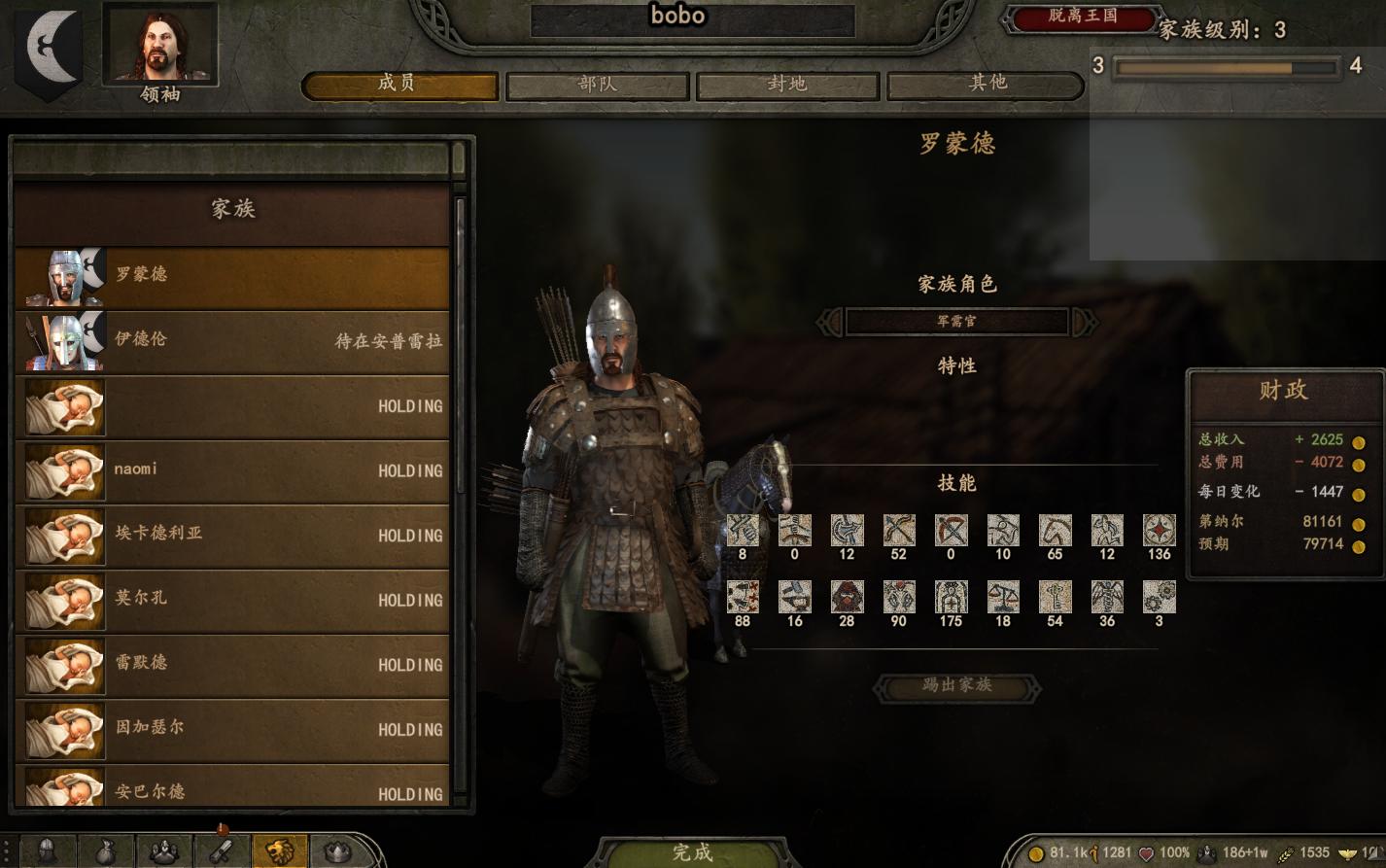Click the 踢出家族 expel button

click(956, 686)
